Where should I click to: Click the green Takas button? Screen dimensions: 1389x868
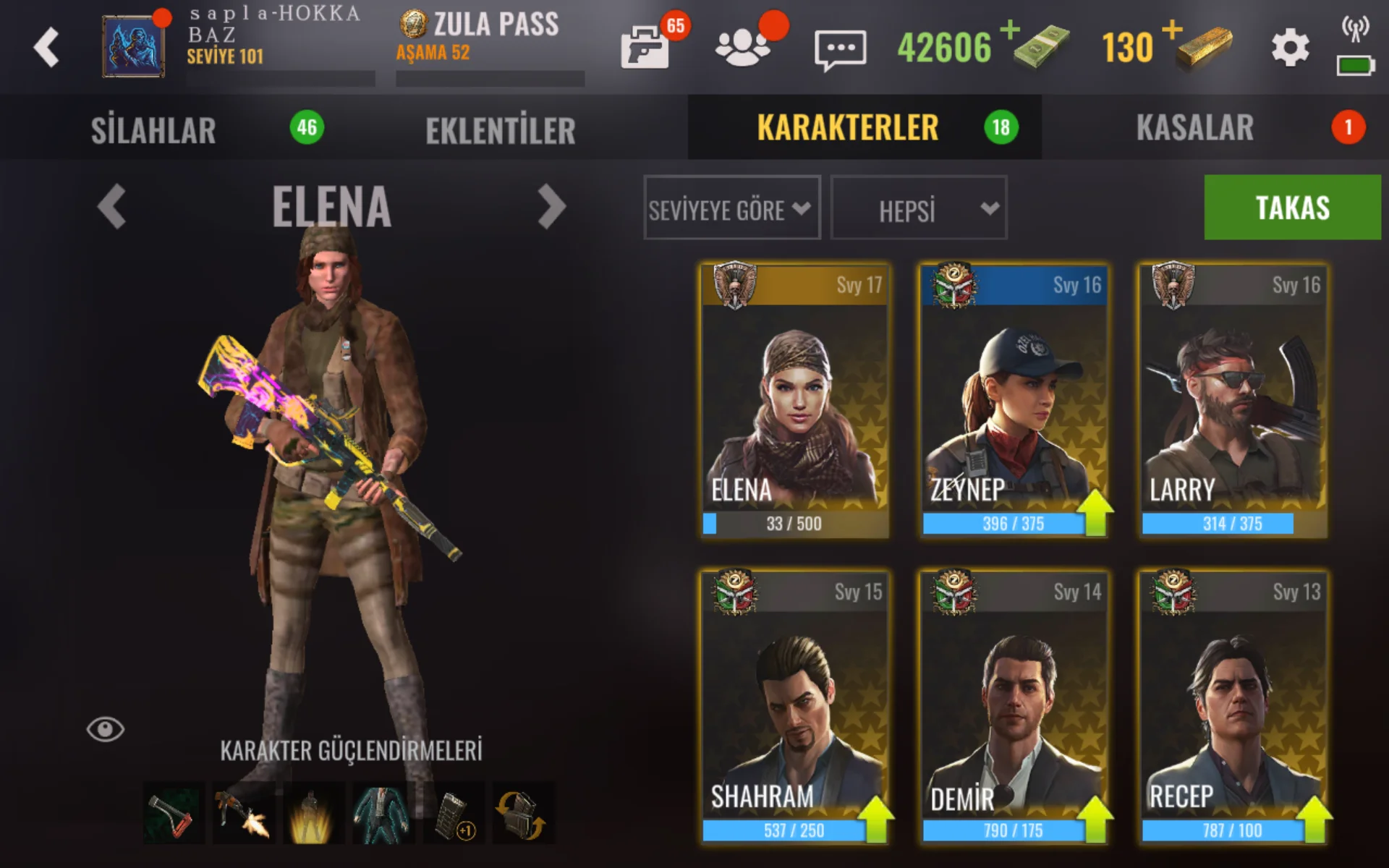[1292, 208]
